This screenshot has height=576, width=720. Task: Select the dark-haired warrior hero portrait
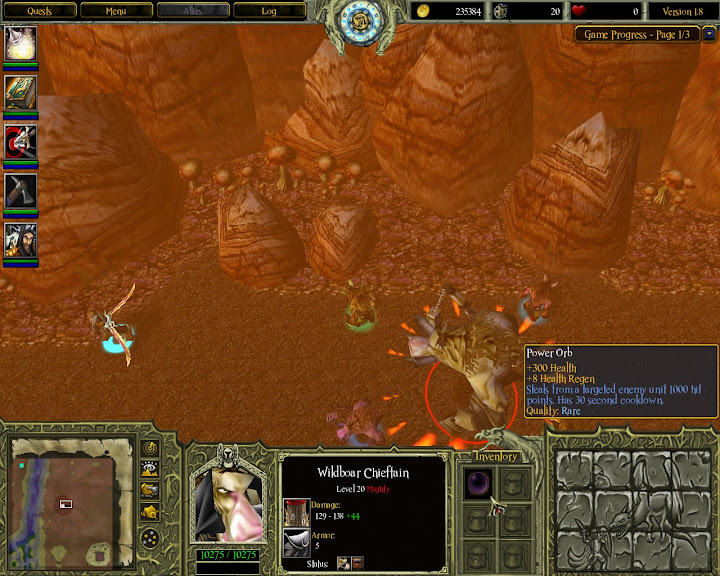[x=21, y=240]
